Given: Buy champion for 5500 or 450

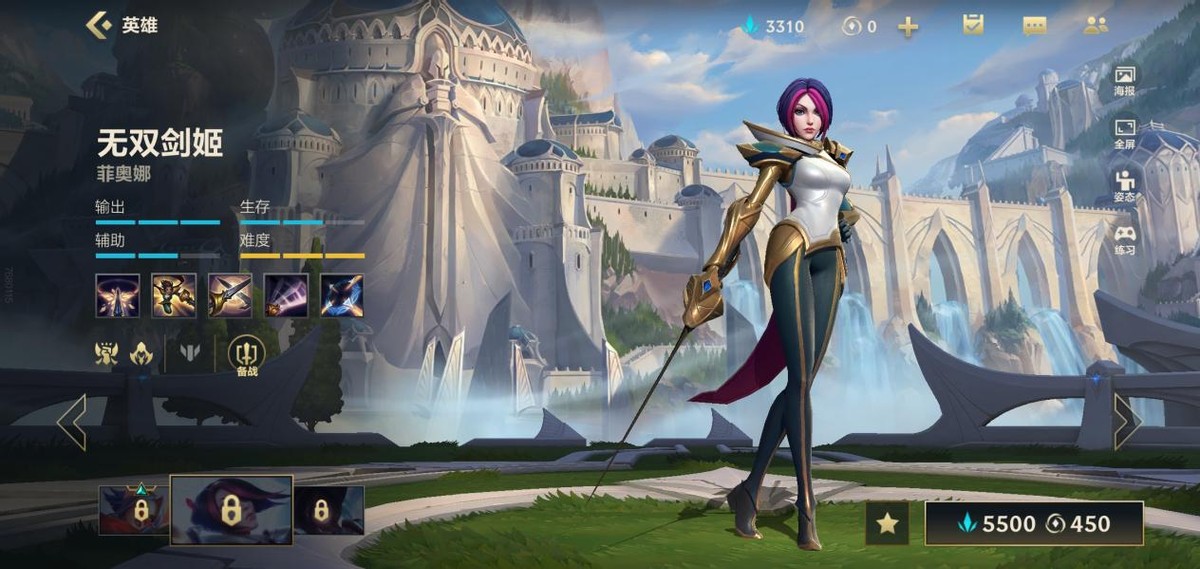Looking at the screenshot, I should click(x=1033, y=523).
